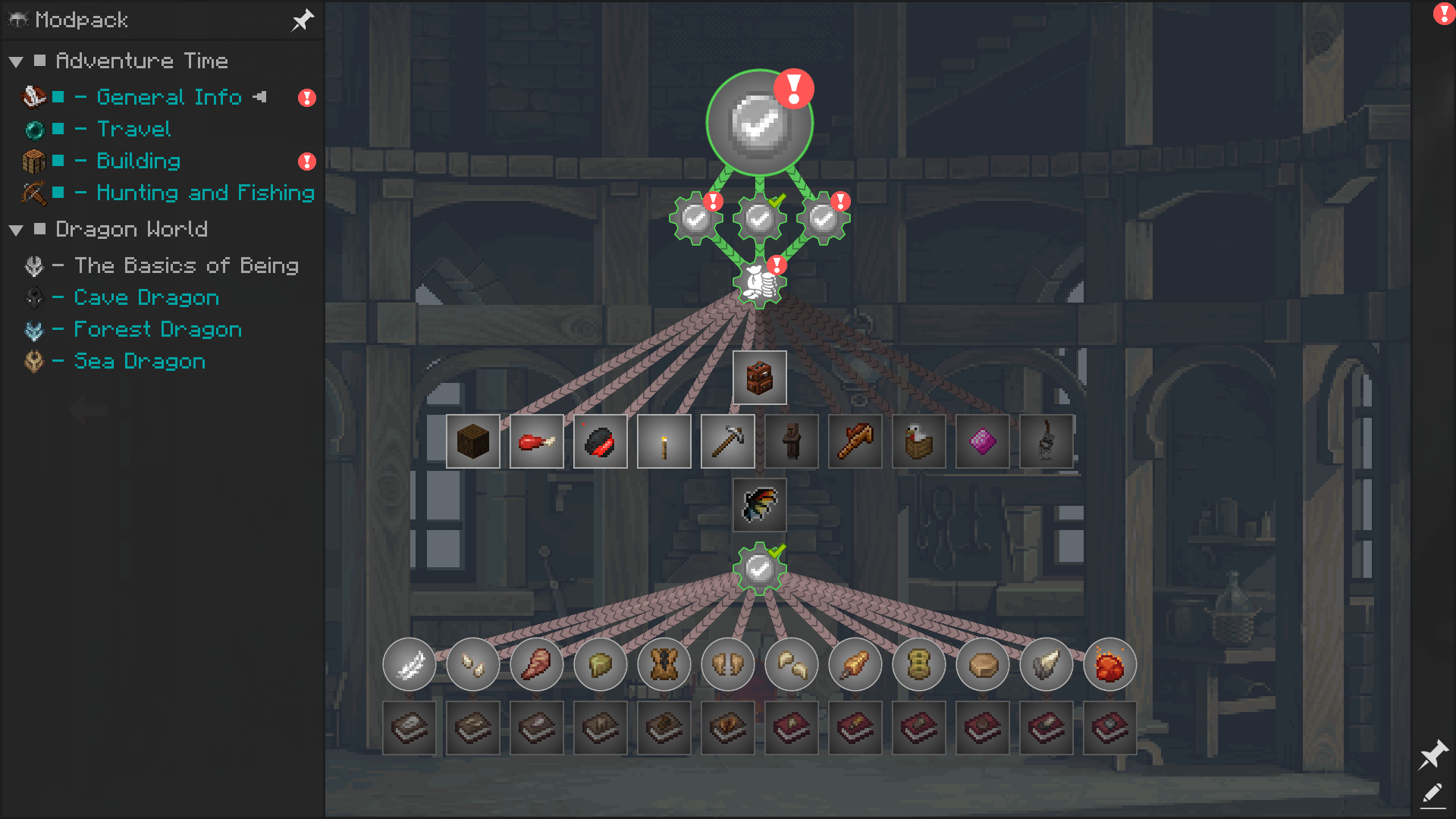
Task: Select the money bag quest node
Action: (759, 283)
